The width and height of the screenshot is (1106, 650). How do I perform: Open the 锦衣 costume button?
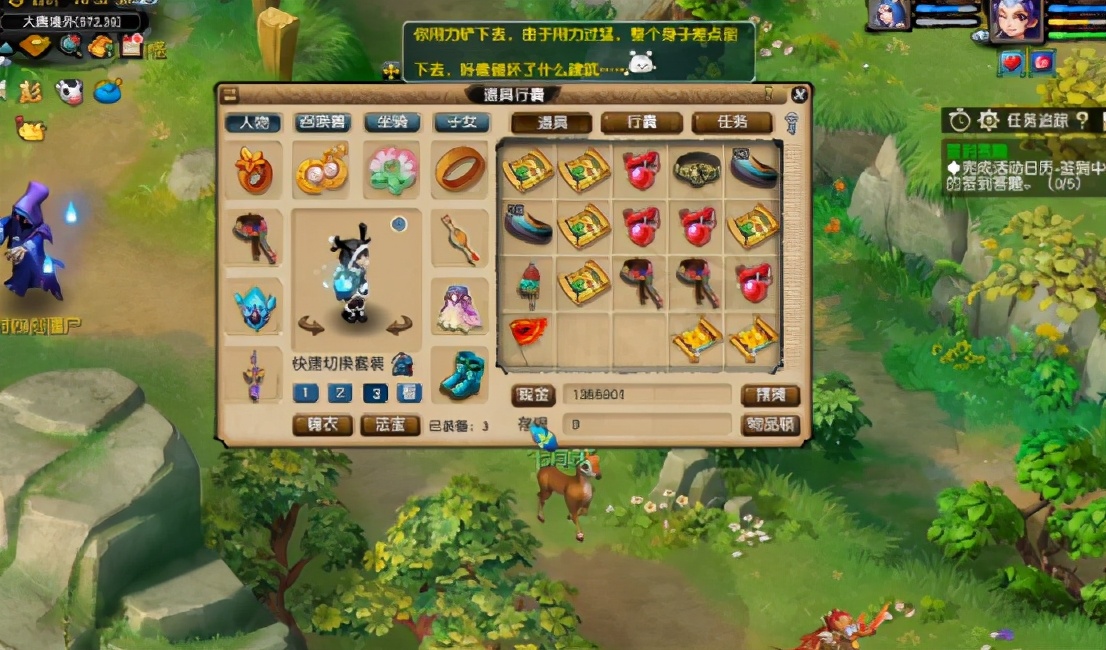coord(322,425)
